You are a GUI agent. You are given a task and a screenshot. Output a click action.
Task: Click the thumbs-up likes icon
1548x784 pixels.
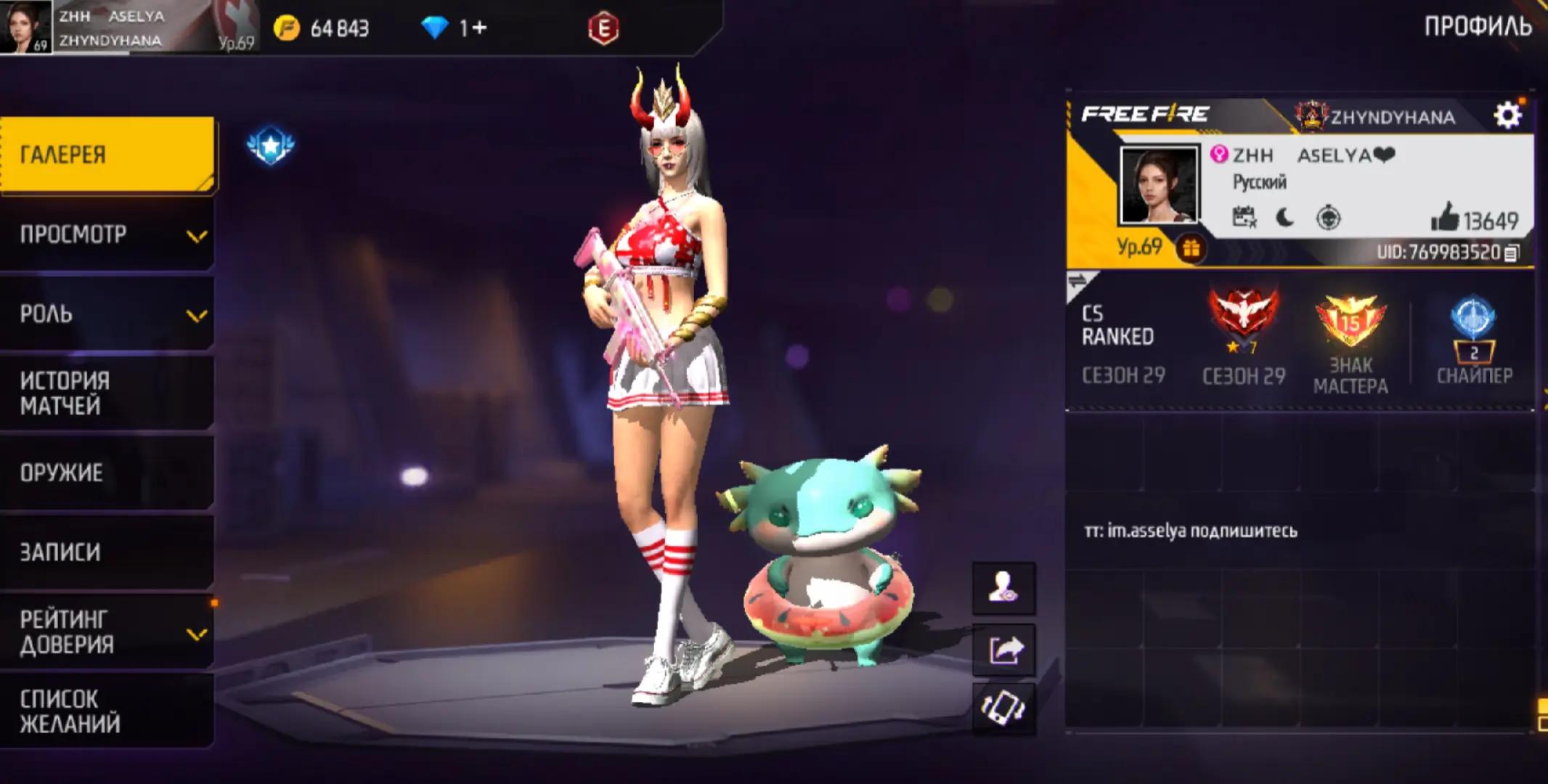[1444, 217]
